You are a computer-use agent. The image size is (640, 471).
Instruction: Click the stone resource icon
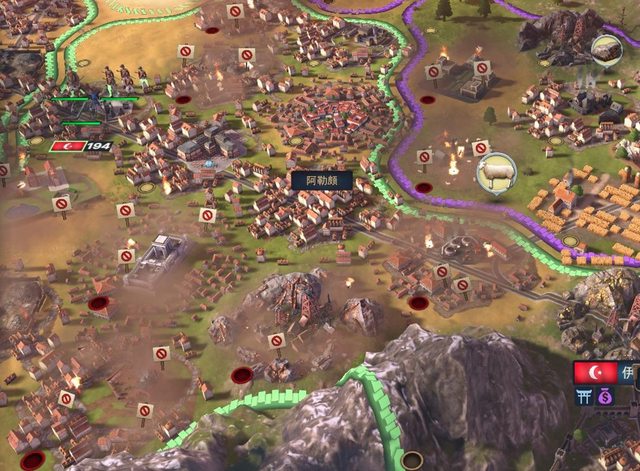(x=607, y=48)
